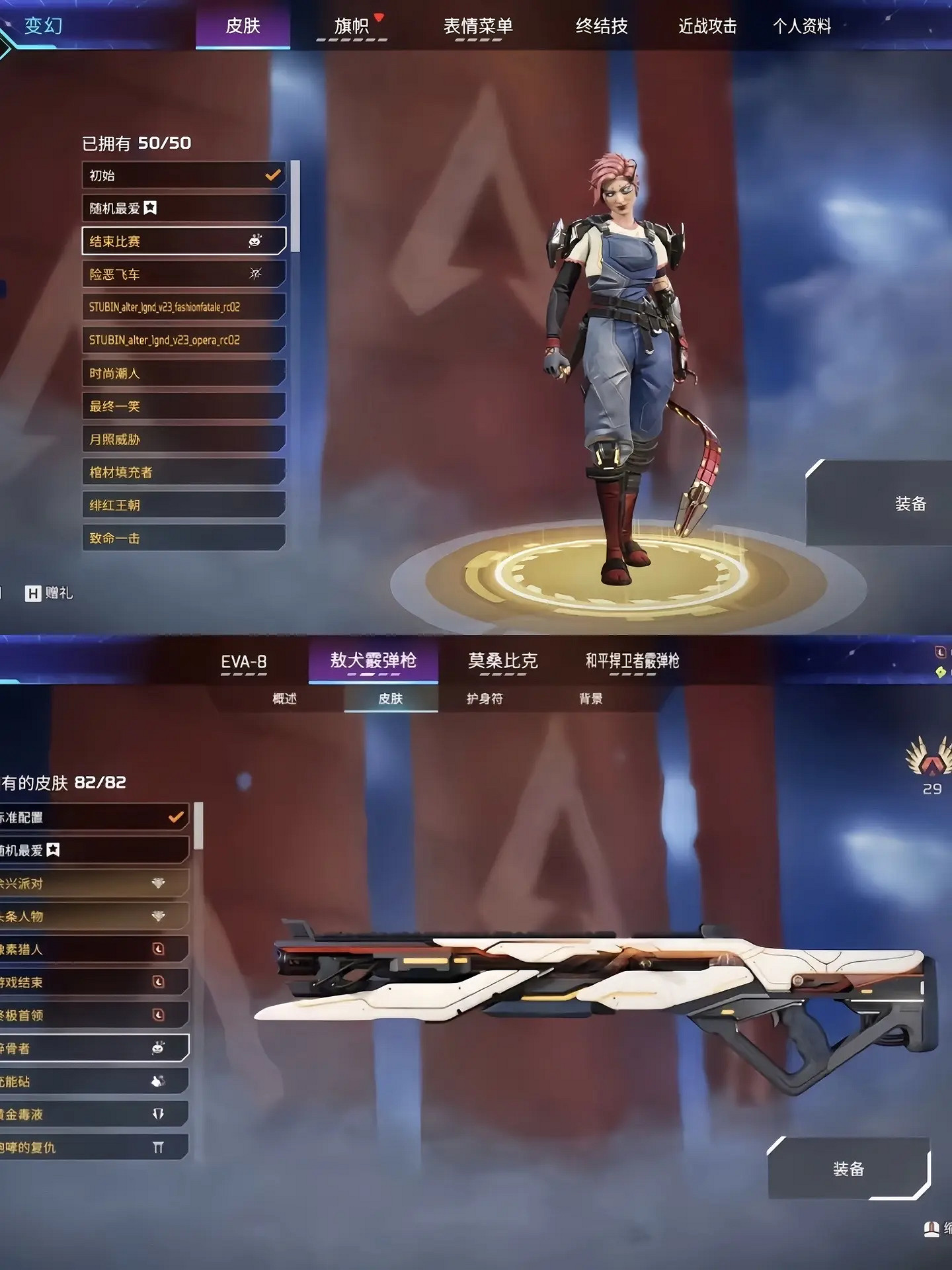
Task: Click the ranked badge showing 29
Action: [x=930, y=767]
